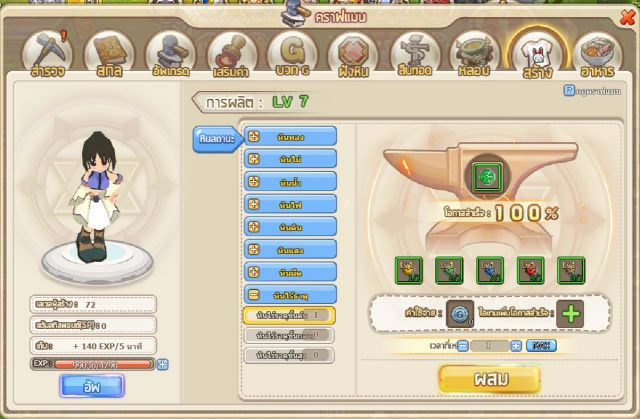
Task: Expand the หินทอง category row
Action: [x=291, y=135]
